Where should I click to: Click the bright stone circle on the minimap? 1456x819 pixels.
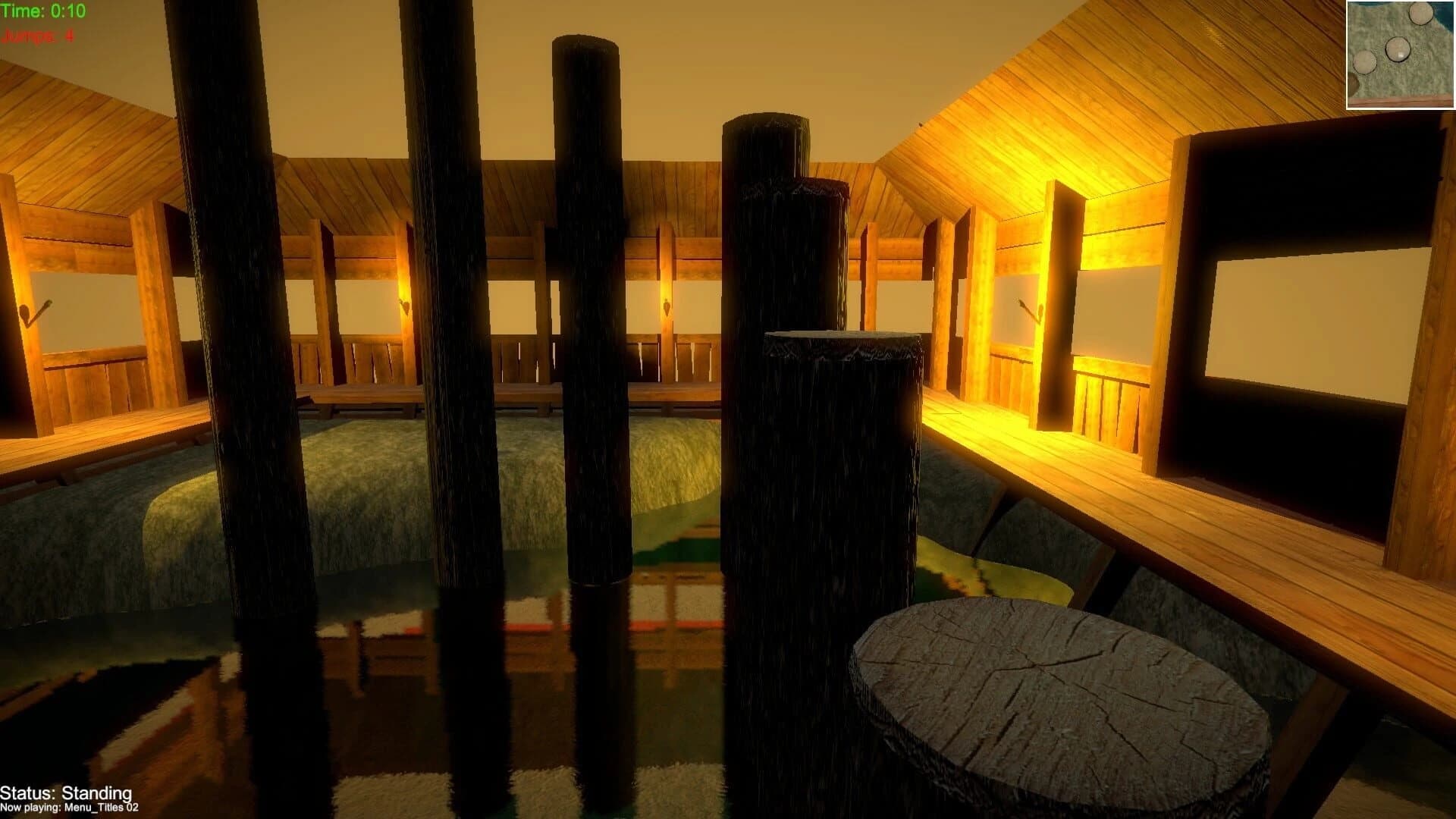click(1397, 50)
